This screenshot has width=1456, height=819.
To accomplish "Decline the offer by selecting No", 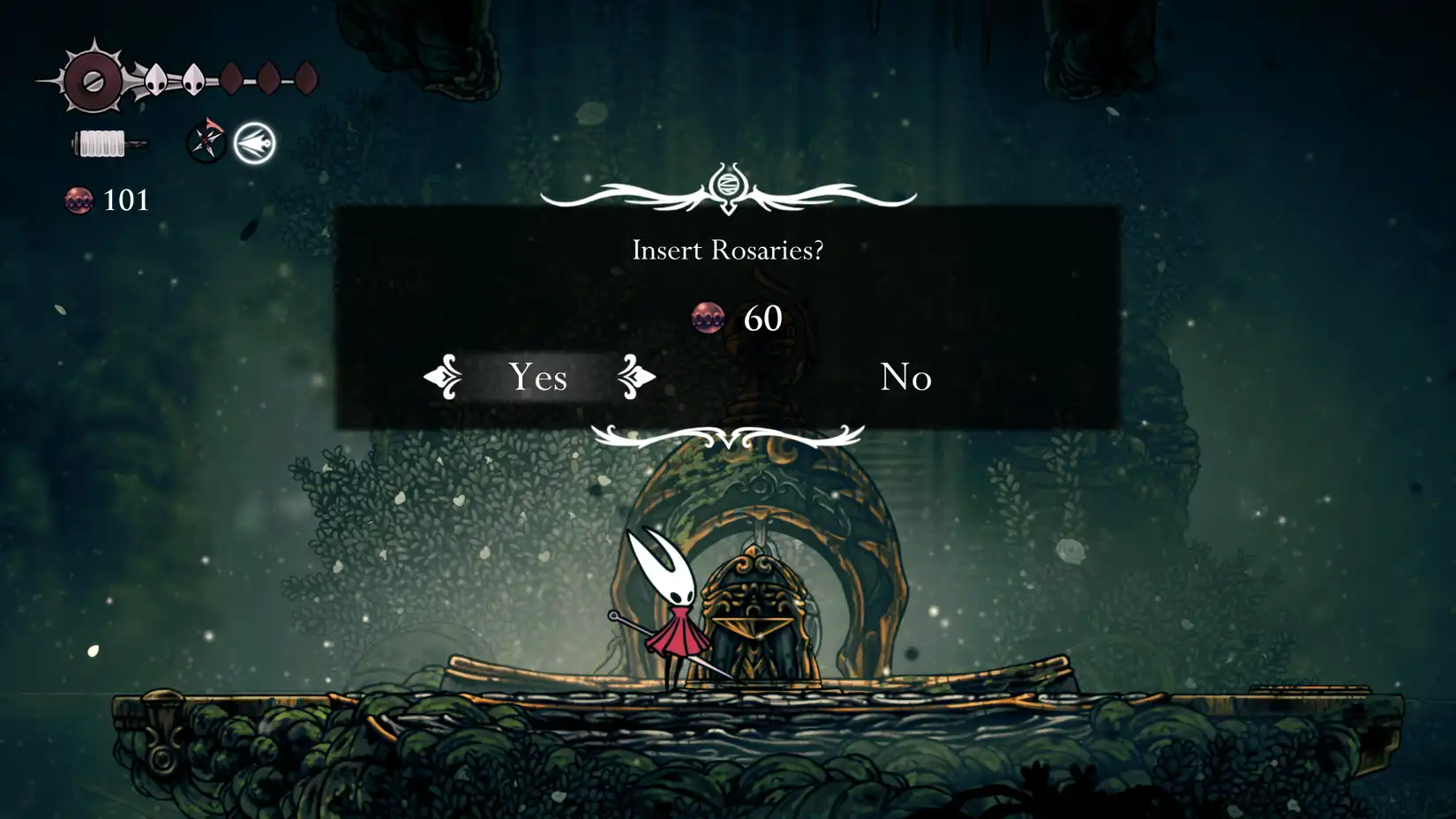I will pyautogui.click(x=904, y=378).
